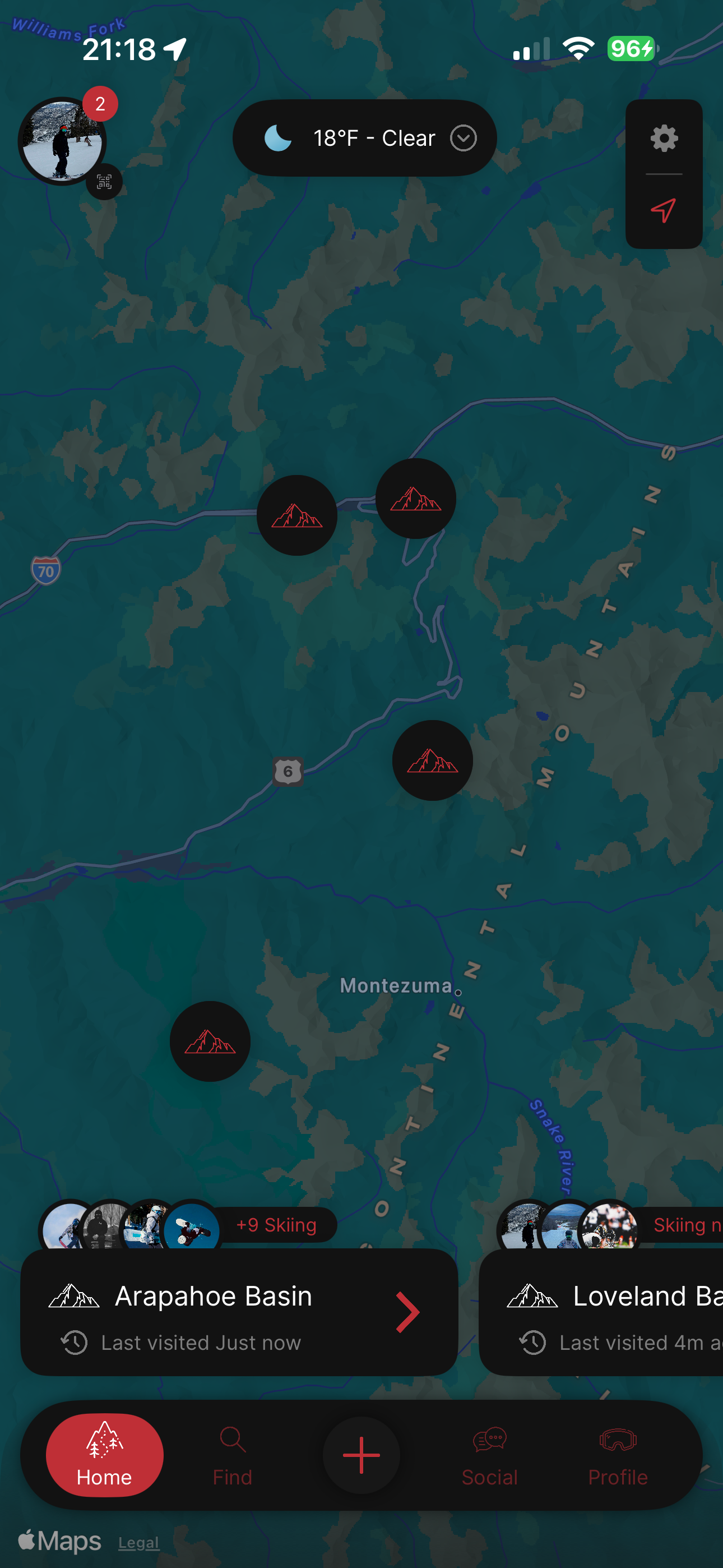The width and height of the screenshot is (723, 1568).
Task: Switch to the Home tab
Action: [105, 1455]
